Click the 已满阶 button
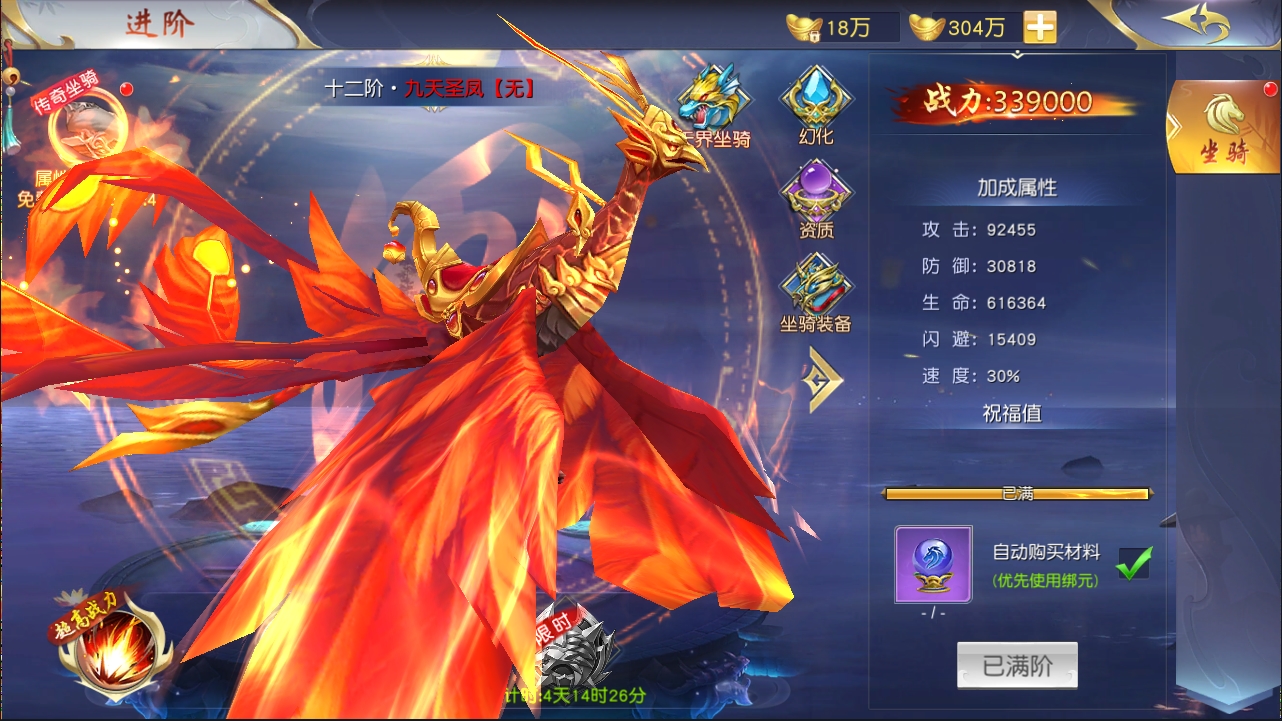1282x721 pixels. 1017,666
